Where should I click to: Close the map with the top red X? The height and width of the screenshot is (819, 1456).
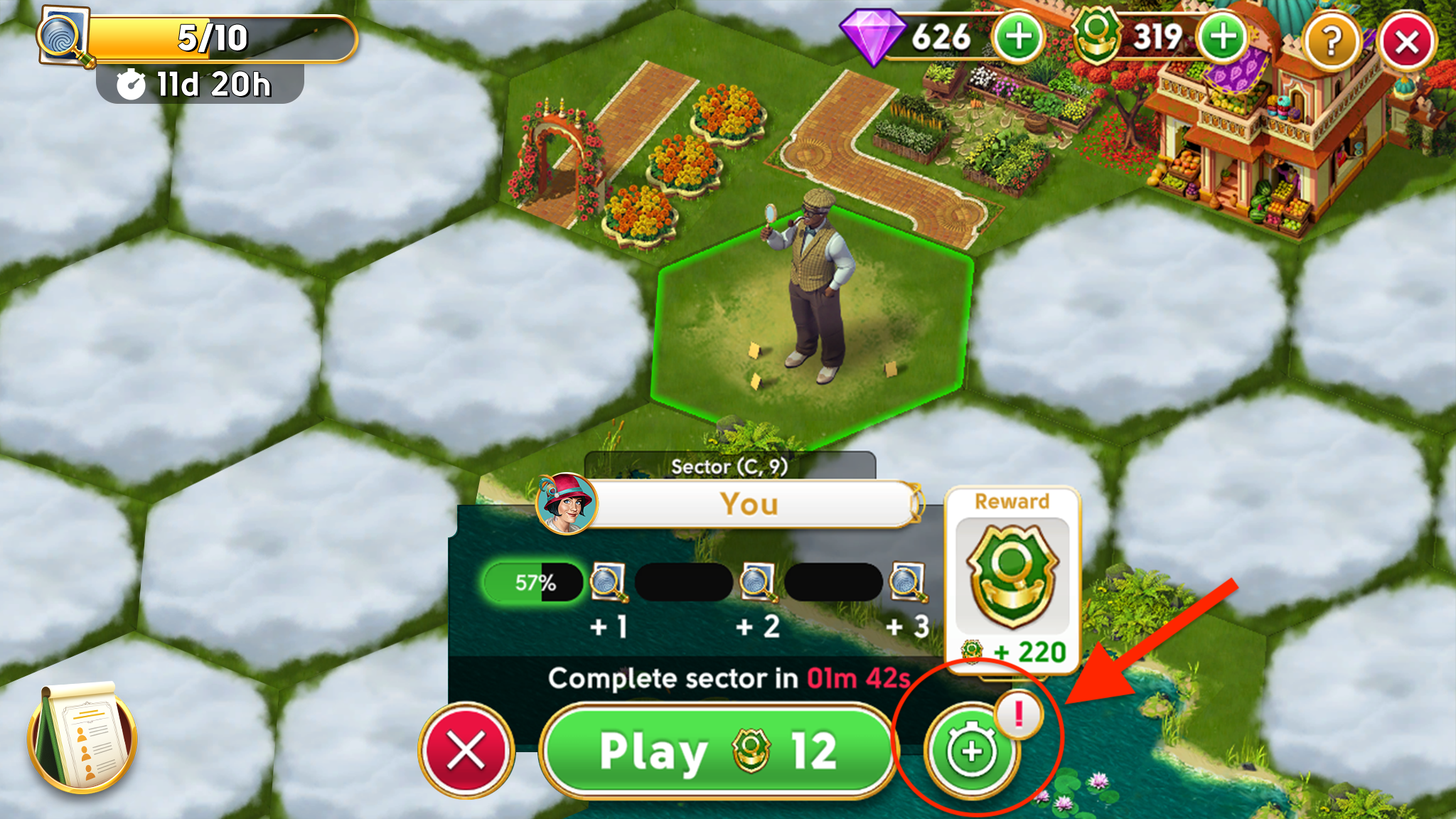click(1407, 41)
